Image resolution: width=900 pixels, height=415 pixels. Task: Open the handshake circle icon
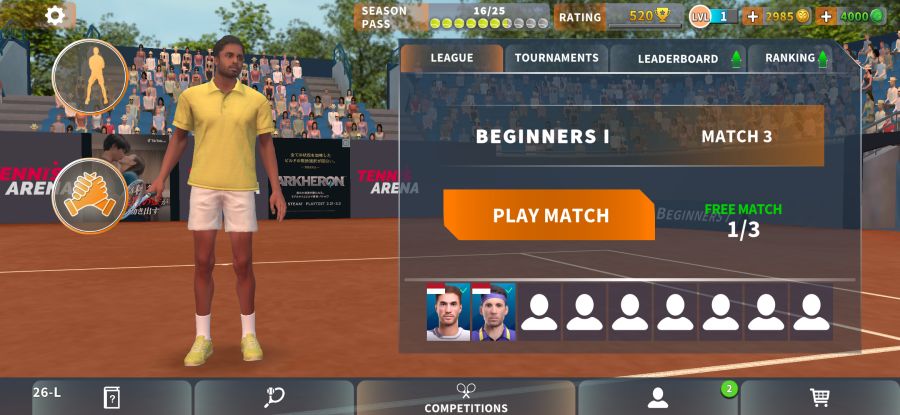[x=90, y=194]
